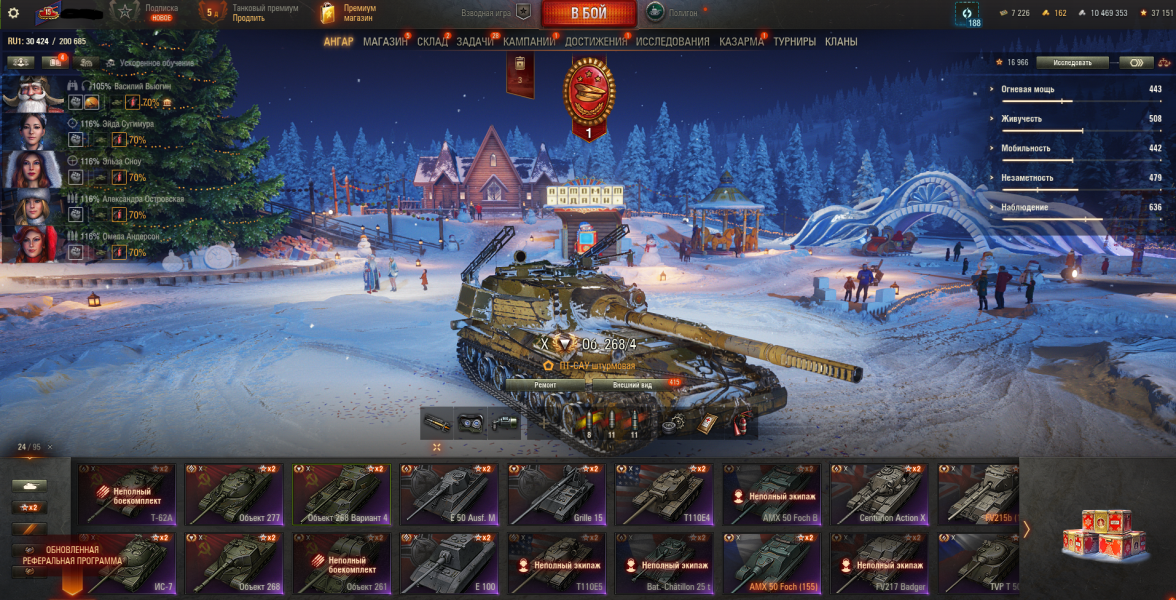The image size is (1176, 600).
Task: Choose the Grille 15 tank from the carousel
Action: point(555,493)
